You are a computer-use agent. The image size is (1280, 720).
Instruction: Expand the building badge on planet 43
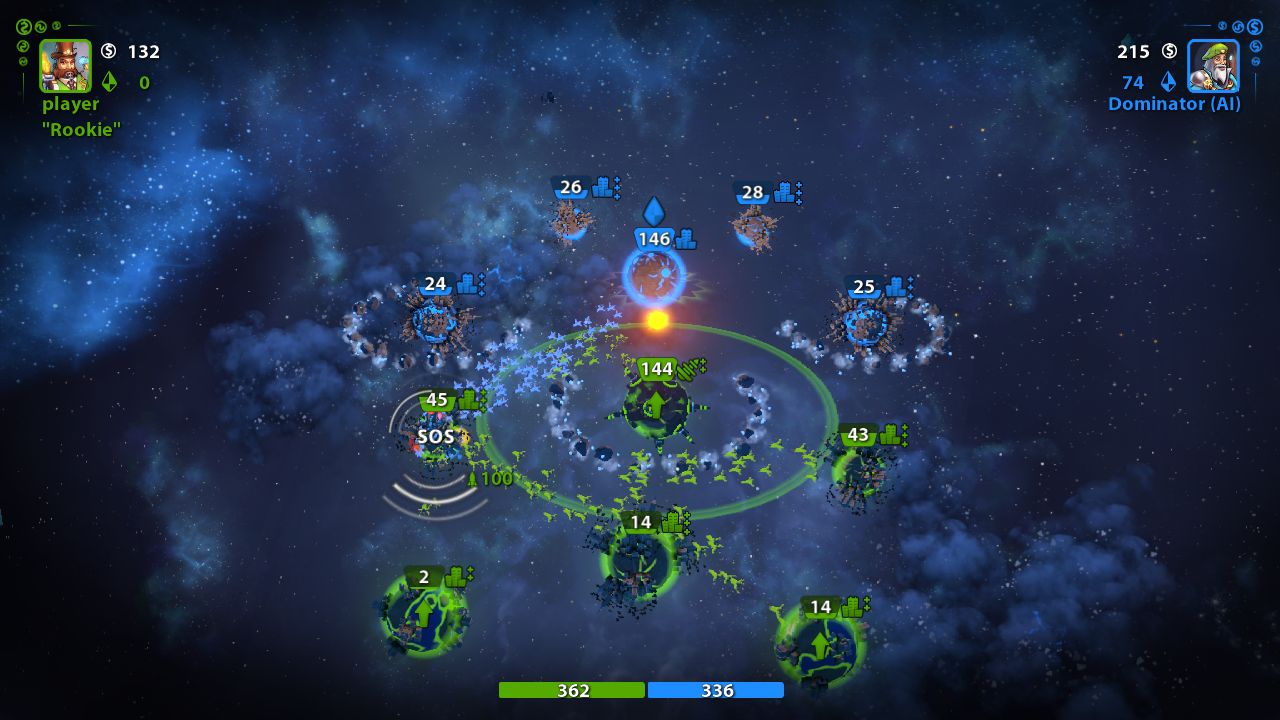tap(891, 435)
